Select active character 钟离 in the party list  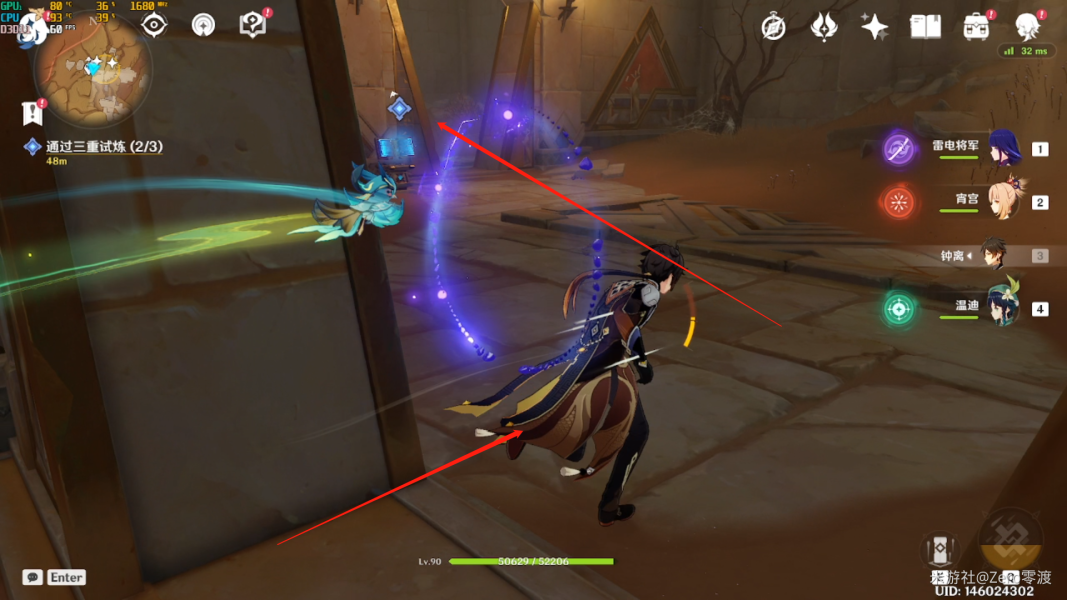[992, 255]
